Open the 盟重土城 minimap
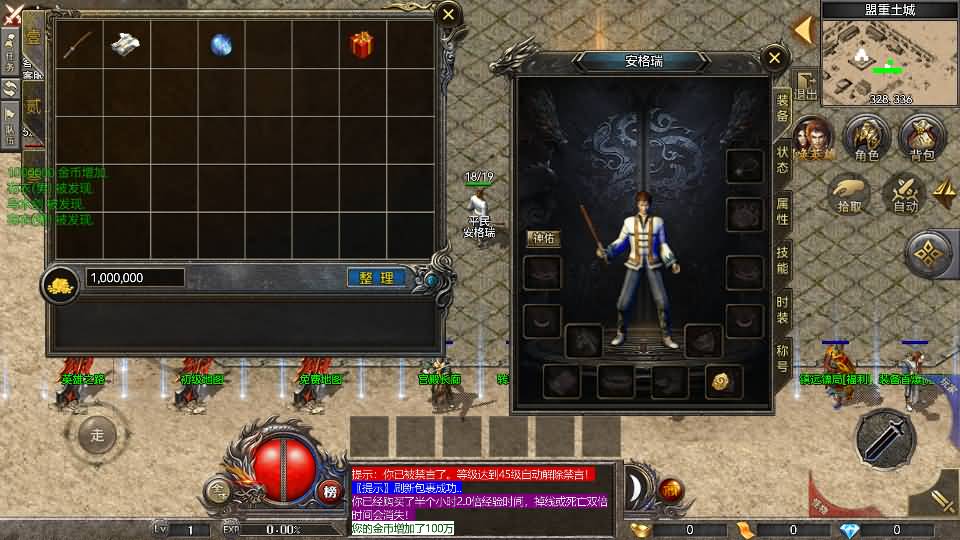The width and height of the screenshot is (960, 540). 890,55
